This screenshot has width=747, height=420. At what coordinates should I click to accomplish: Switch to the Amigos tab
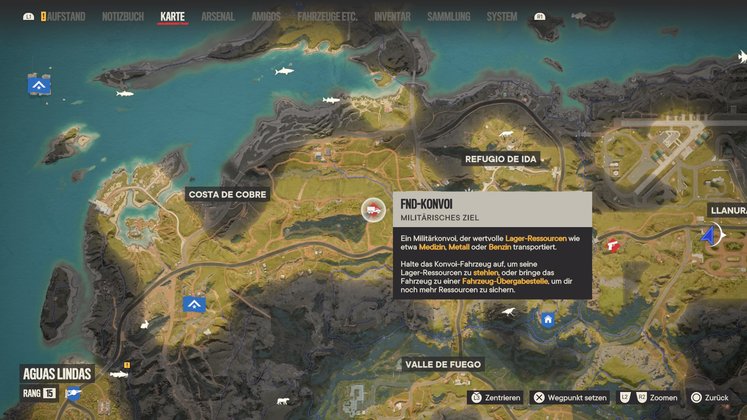point(267,17)
